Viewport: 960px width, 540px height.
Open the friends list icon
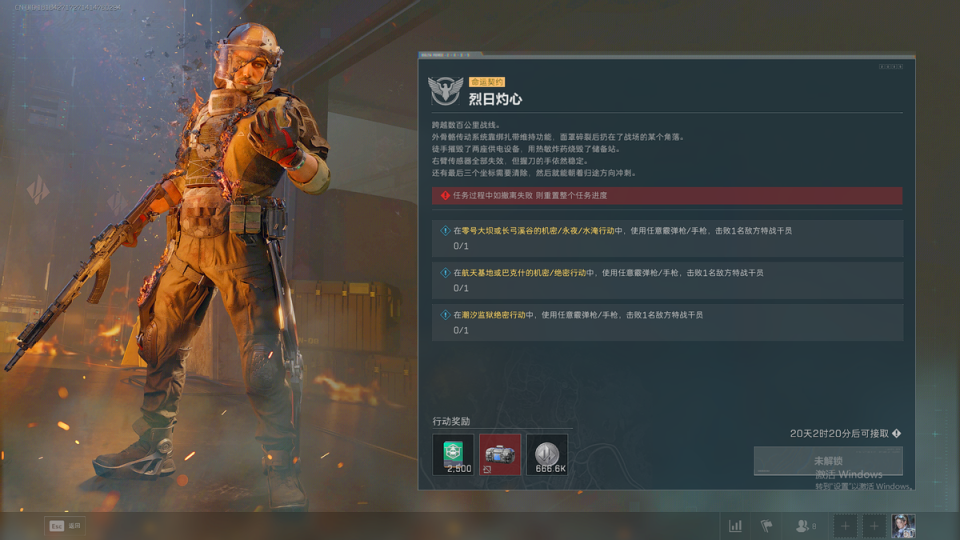[x=804, y=526]
